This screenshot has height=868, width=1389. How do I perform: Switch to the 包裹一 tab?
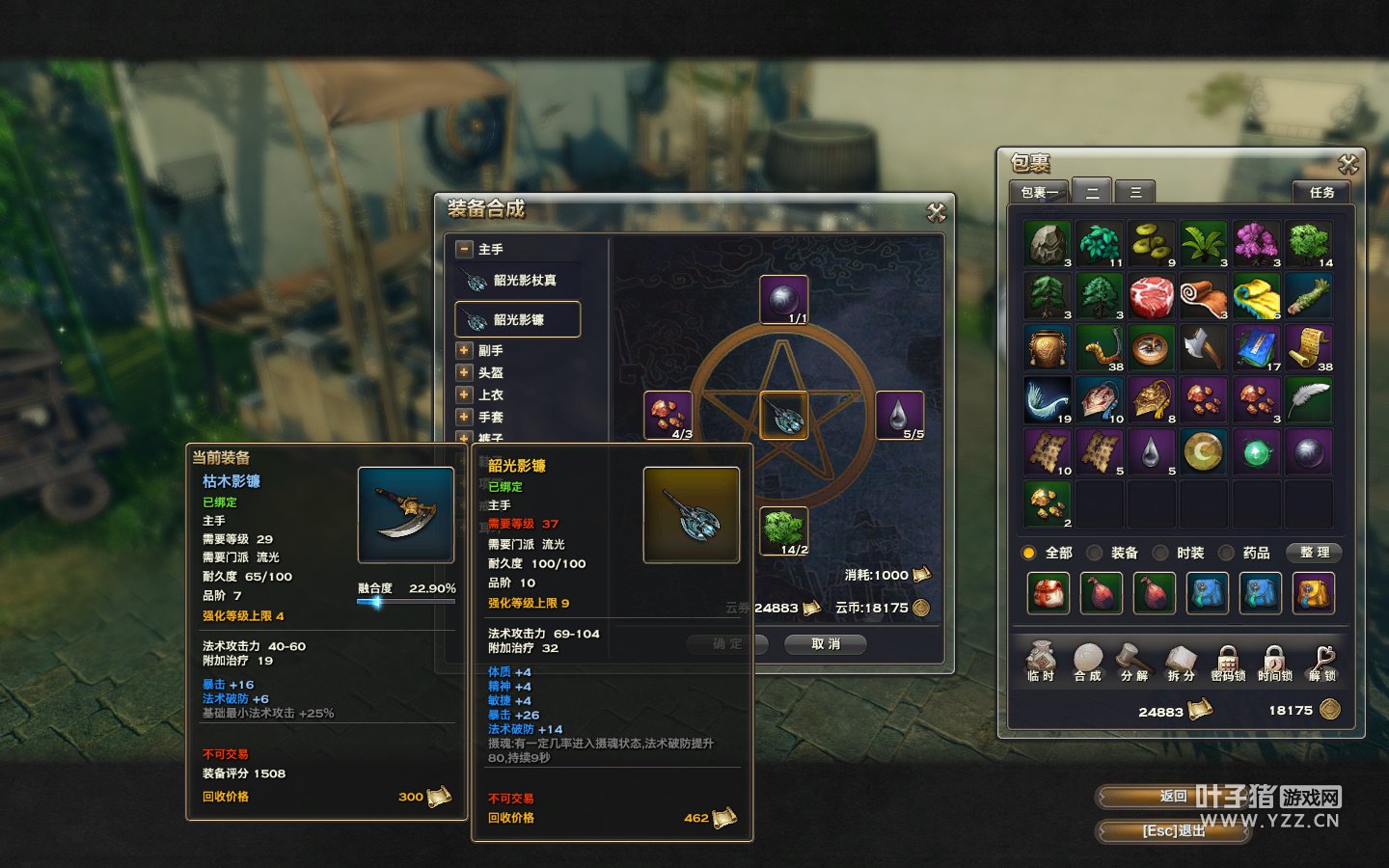1039,192
